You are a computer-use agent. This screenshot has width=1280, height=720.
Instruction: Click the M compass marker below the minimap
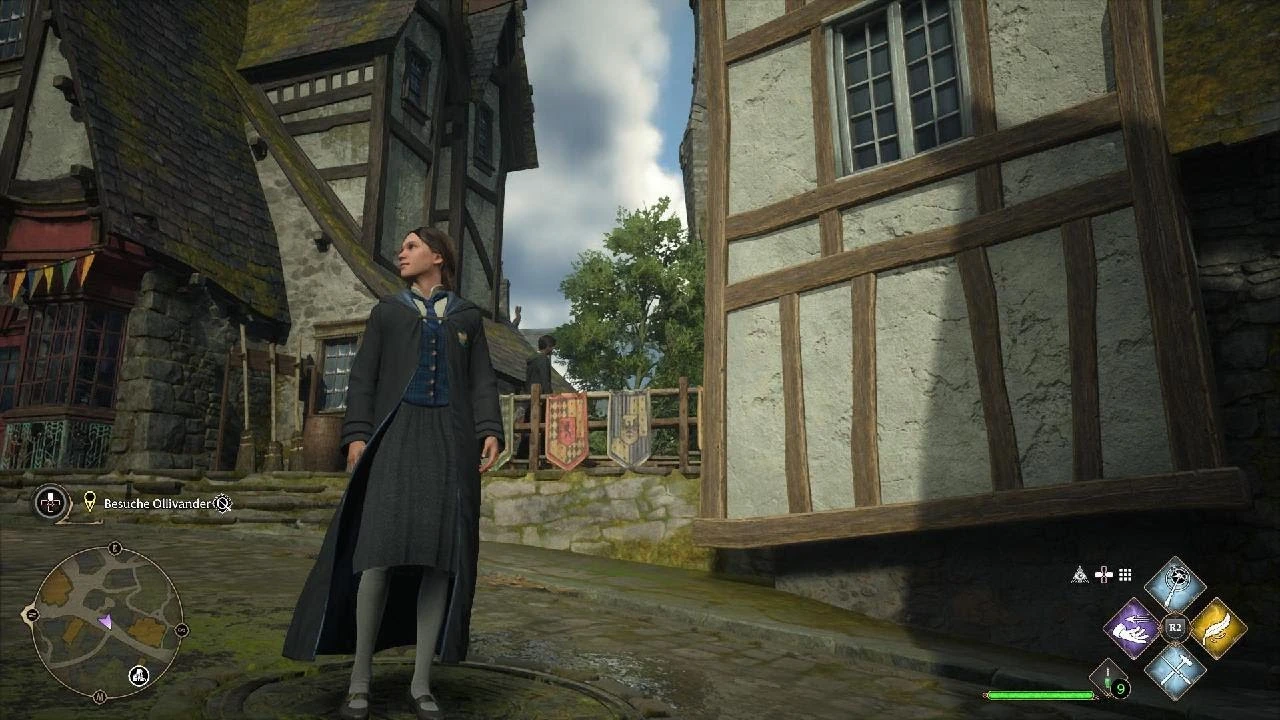(99, 695)
